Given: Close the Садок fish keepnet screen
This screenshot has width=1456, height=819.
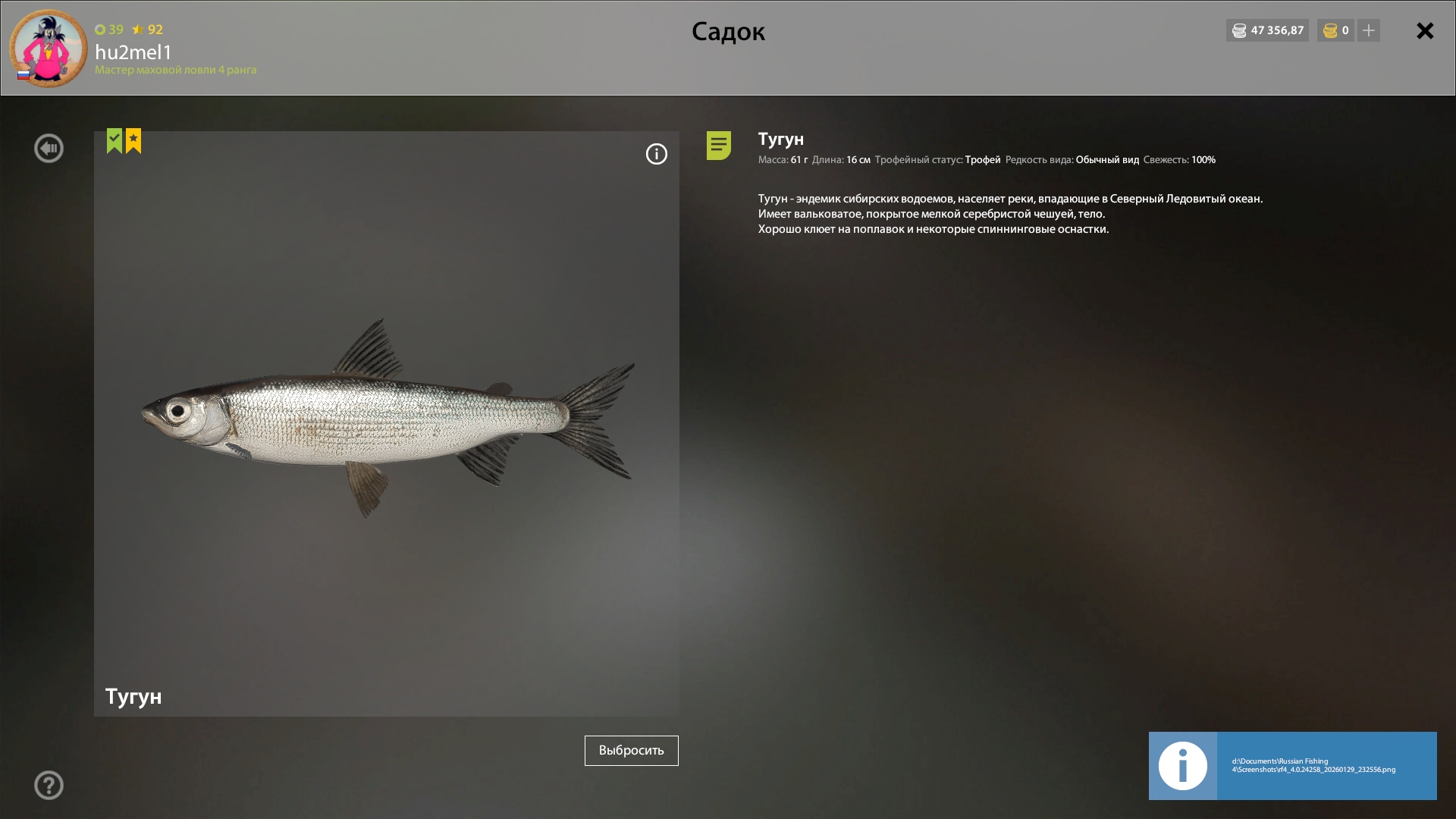Looking at the screenshot, I should pyautogui.click(x=1425, y=31).
